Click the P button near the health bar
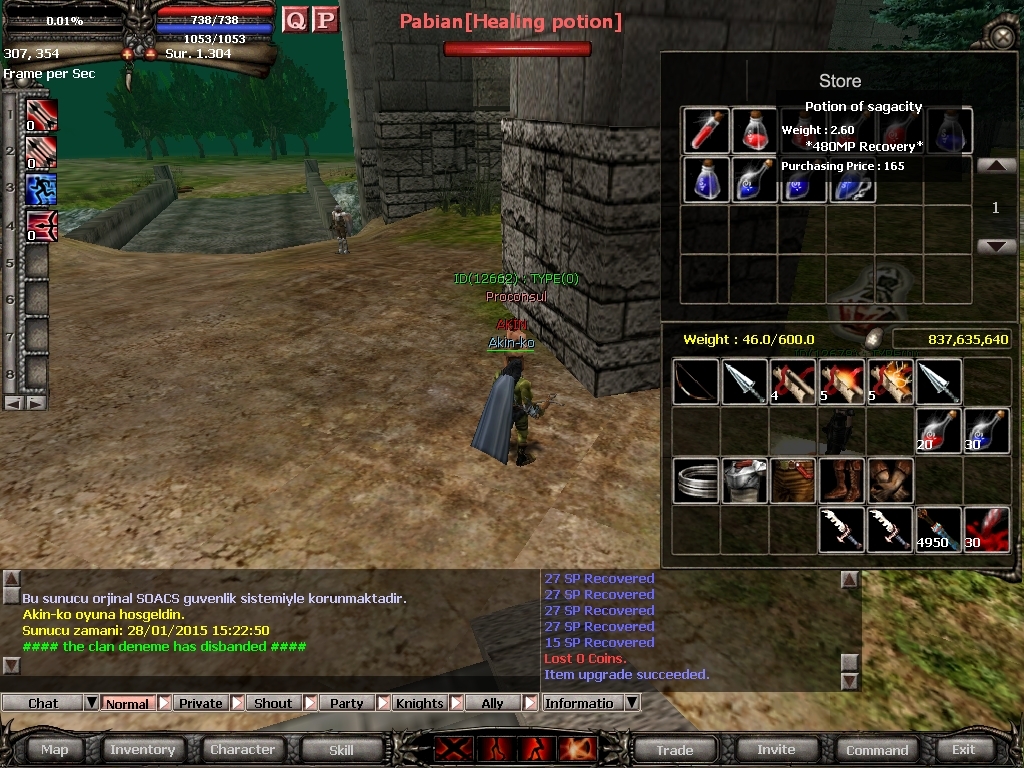Viewport: 1024px width, 768px height. tap(325, 19)
